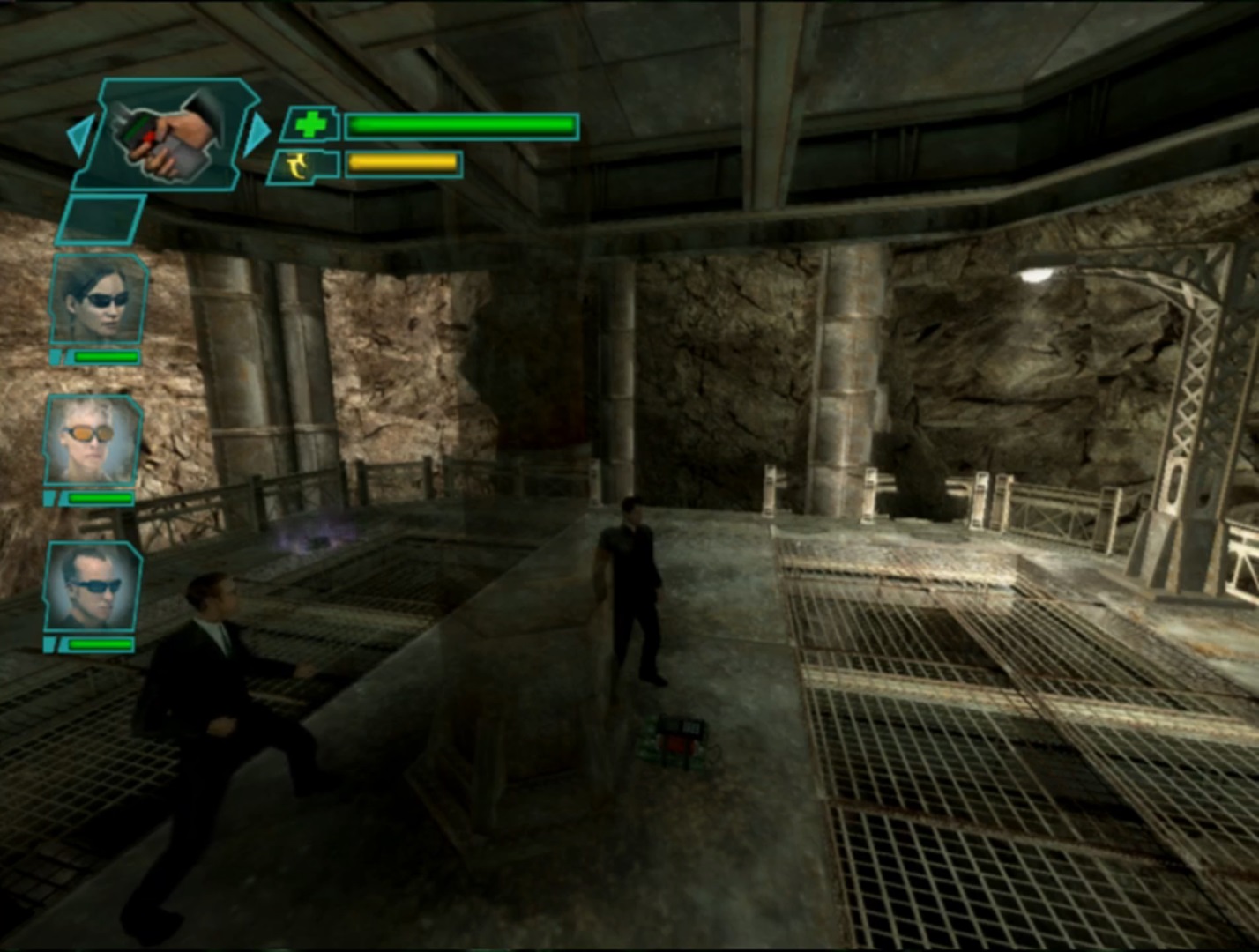Choose the blonde teammate with orange glasses
This screenshot has width=1259, height=952.
(92, 441)
